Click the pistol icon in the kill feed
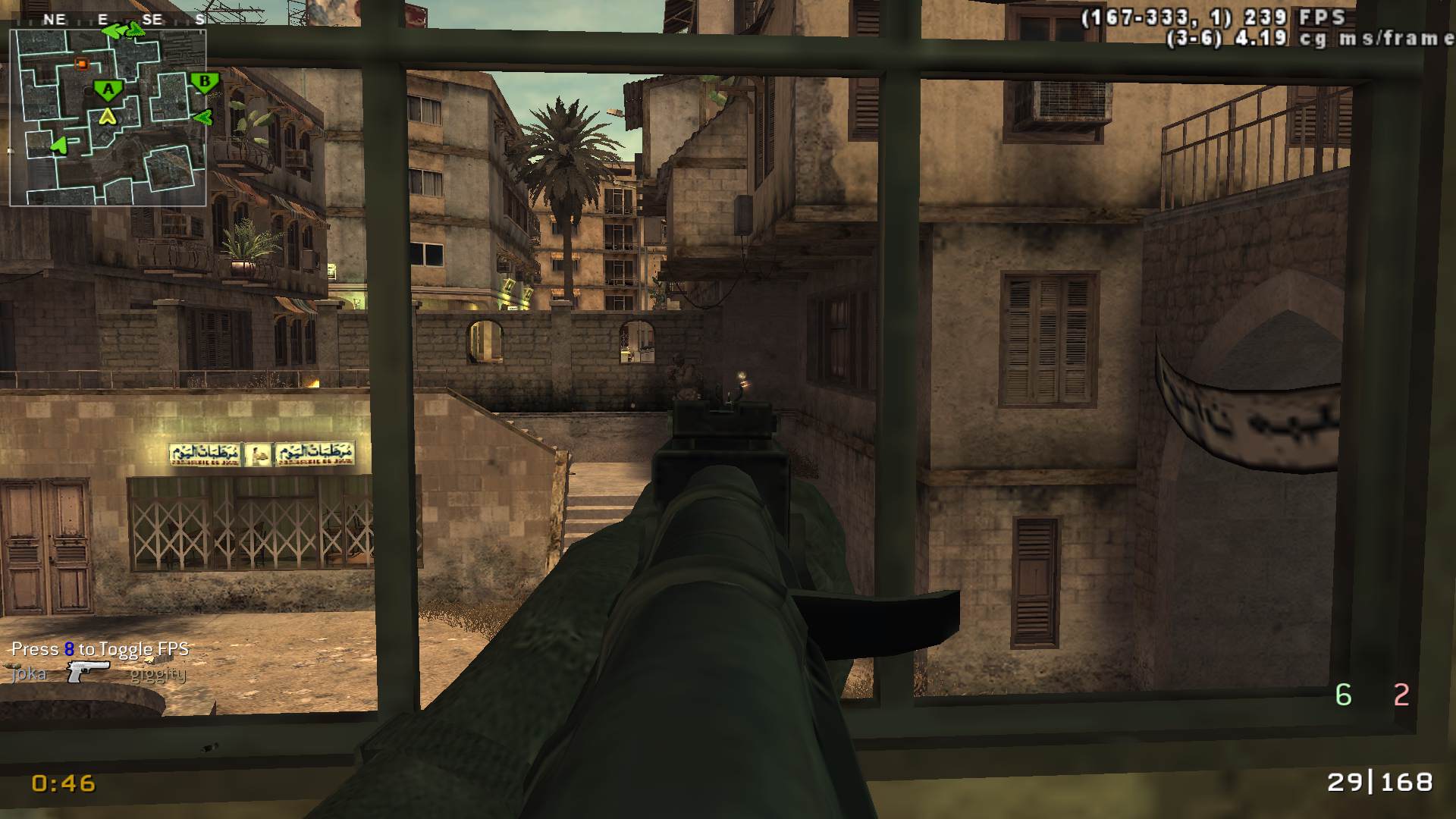 tap(88, 671)
